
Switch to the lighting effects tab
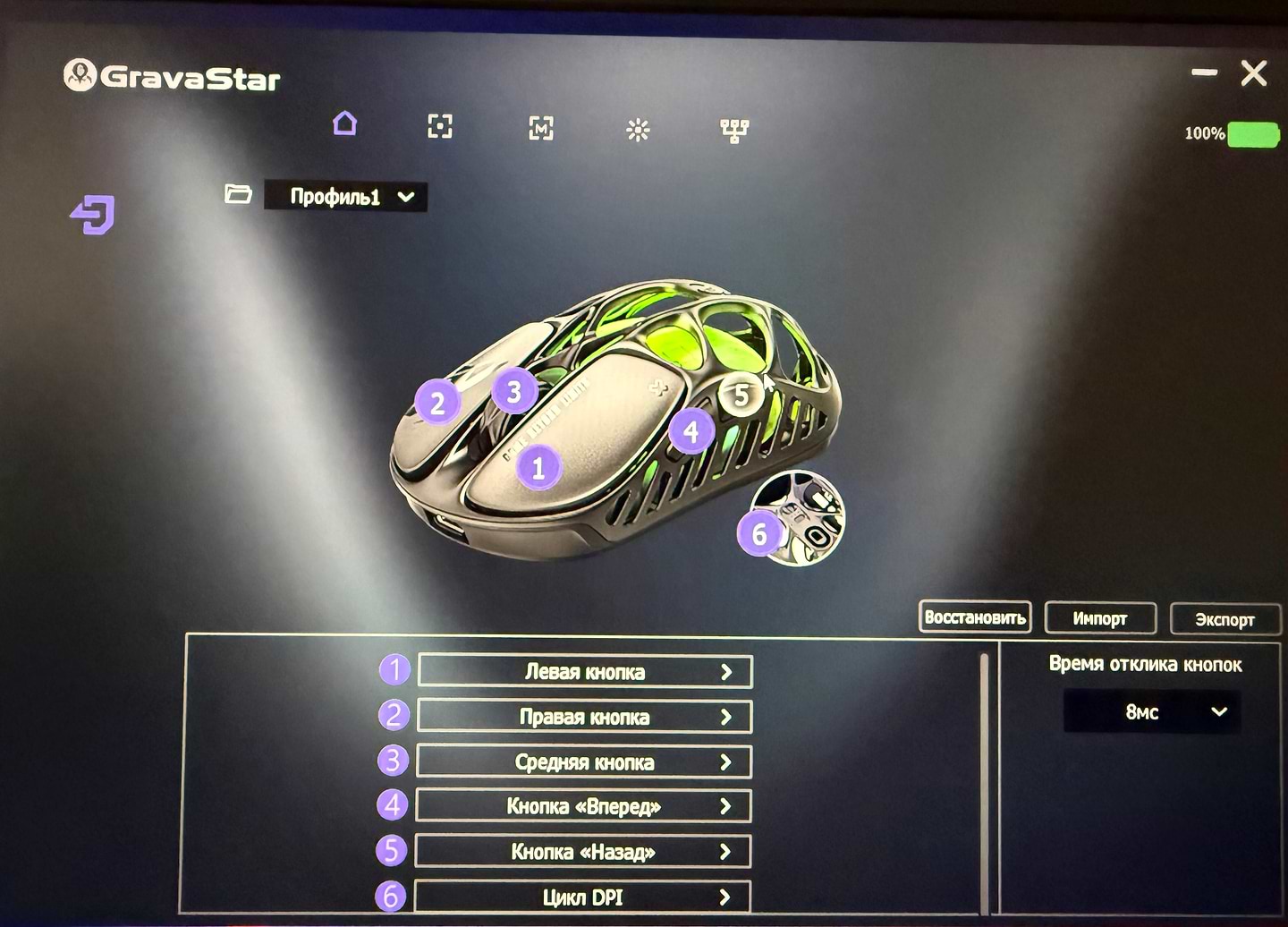(x=638, y=131)
